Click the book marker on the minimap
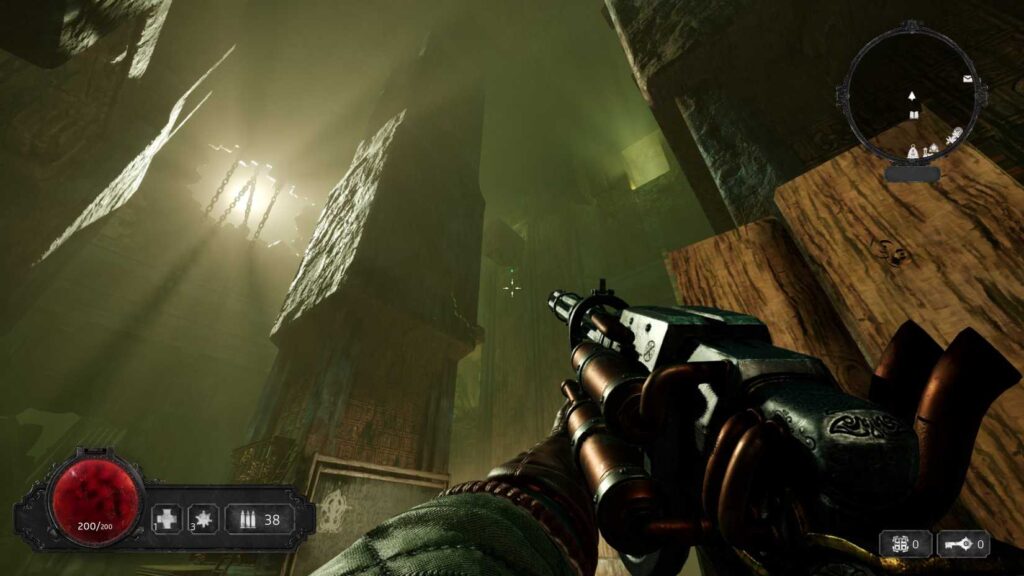Screen dimensions: 1024x576 913,115
